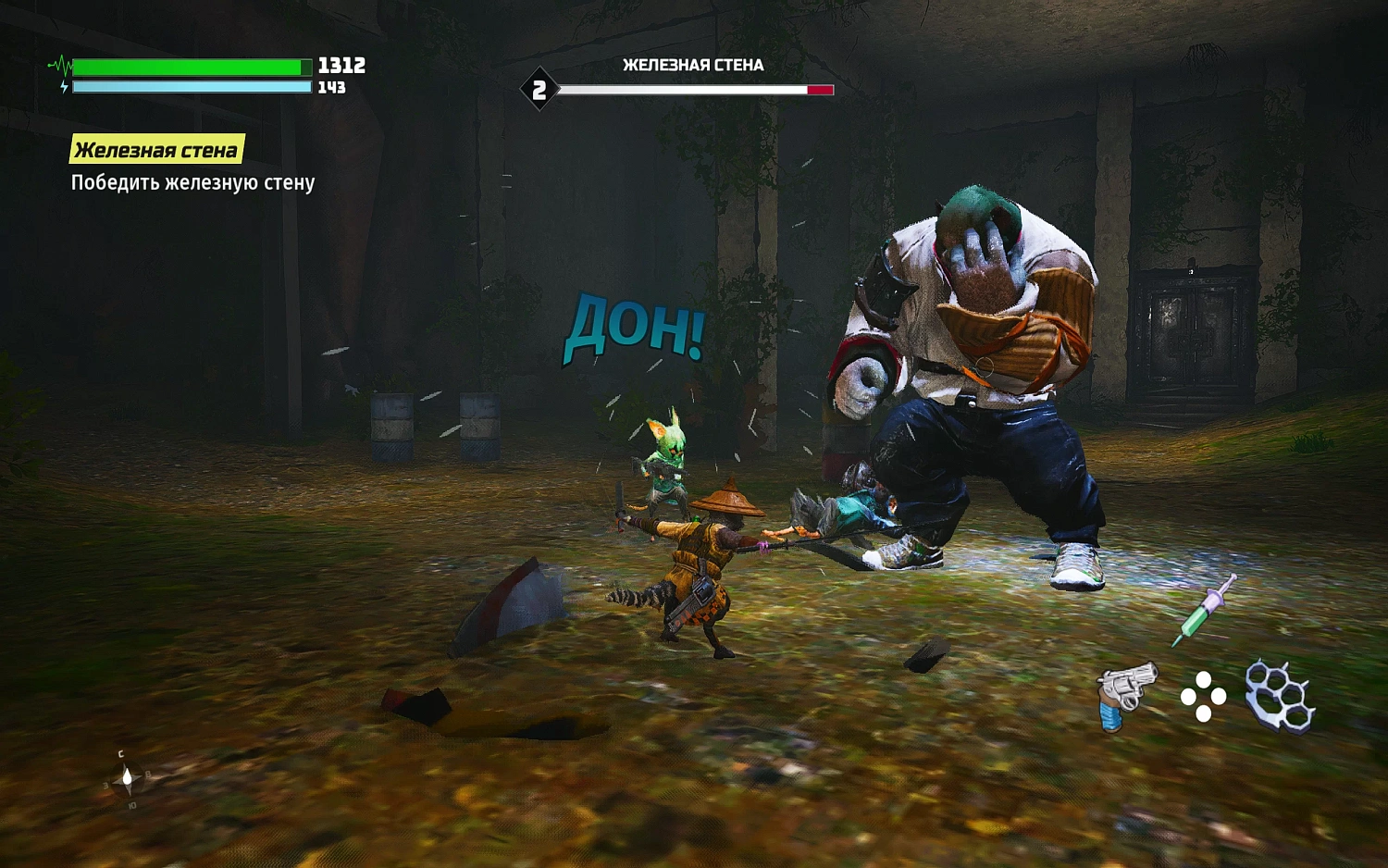1388x868 pixels.
Task: Click the top dot of the d-pad indicator
Action: click(x=1202, y=681)
